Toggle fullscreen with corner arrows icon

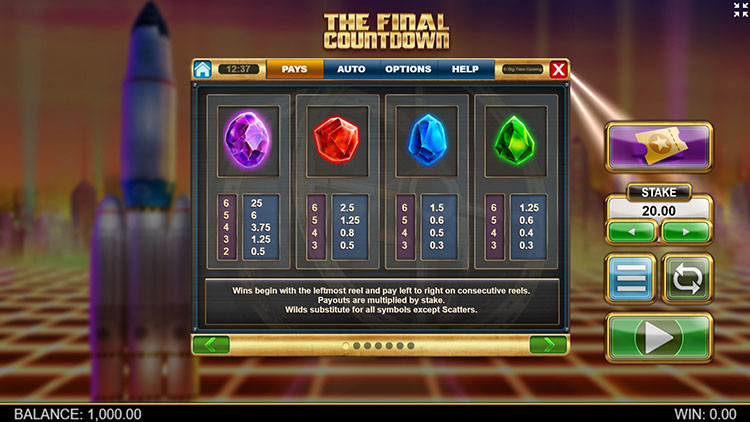(x=739, y=10)
